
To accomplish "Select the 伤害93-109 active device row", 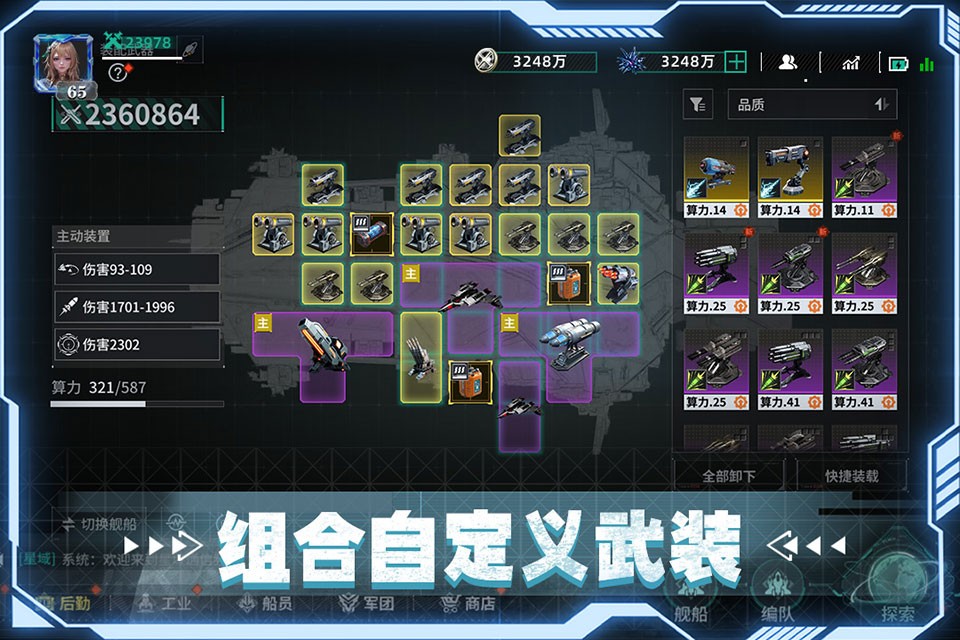I will pos(137,269).
